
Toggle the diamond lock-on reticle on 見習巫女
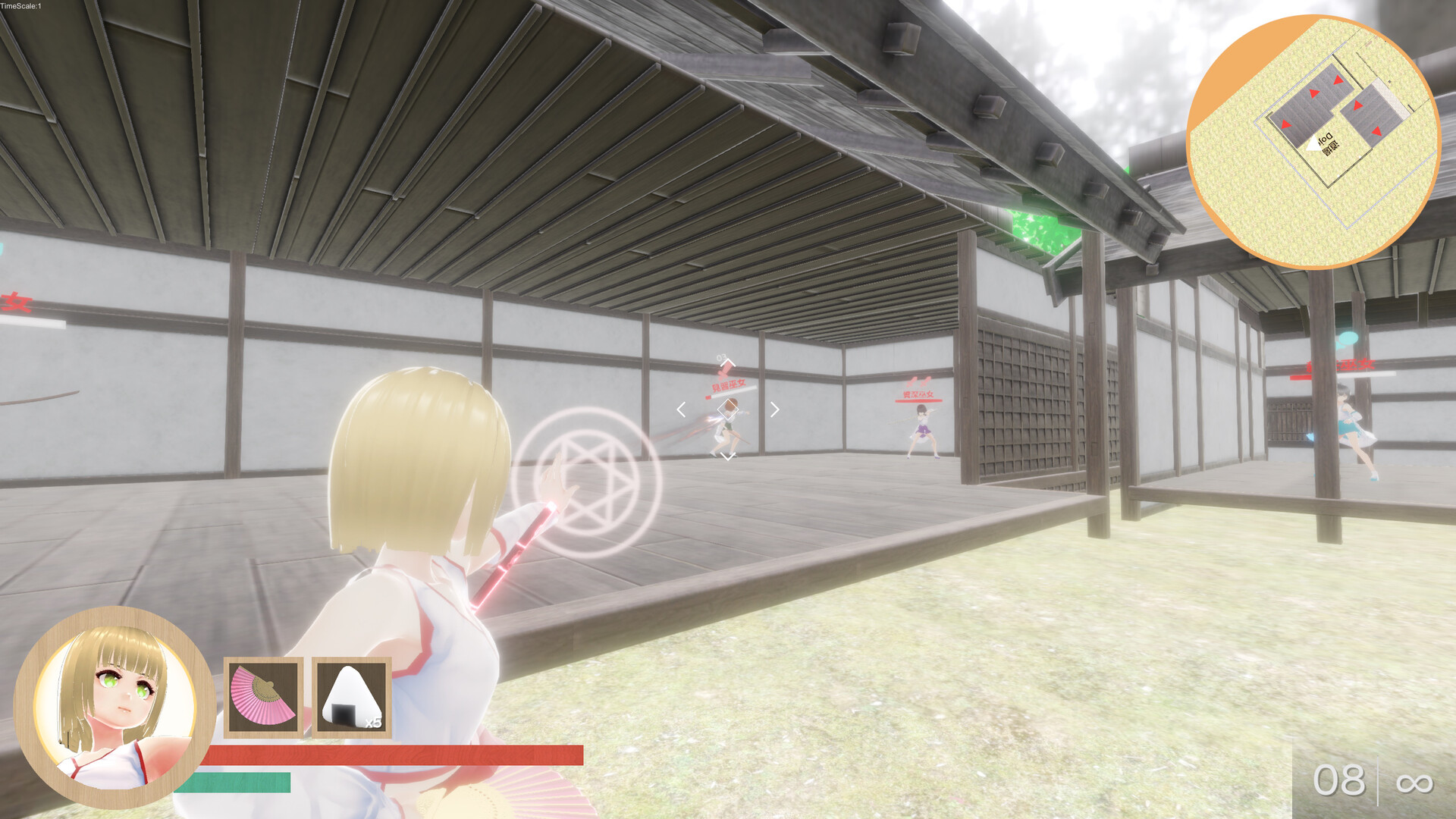[x=728, y=409]
